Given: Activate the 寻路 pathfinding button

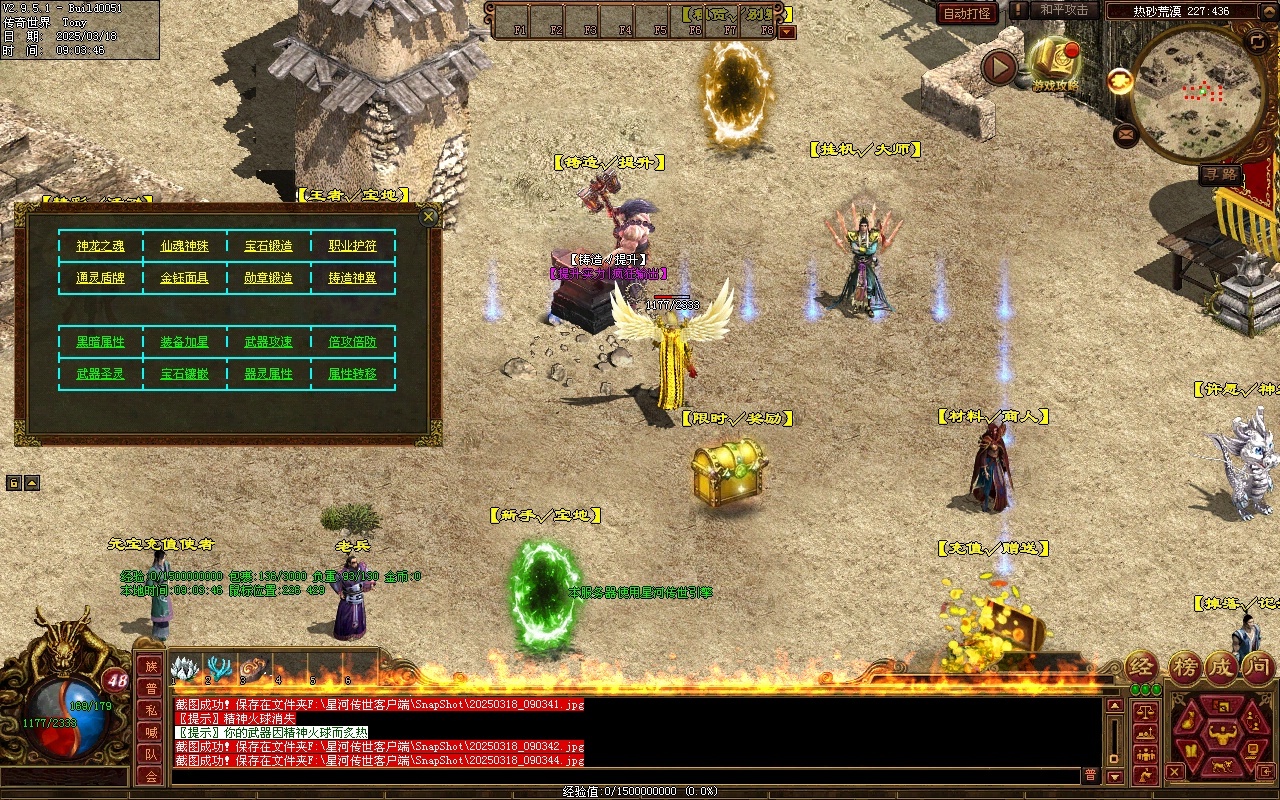Looking at the screenshot, I should [1221, 174].
